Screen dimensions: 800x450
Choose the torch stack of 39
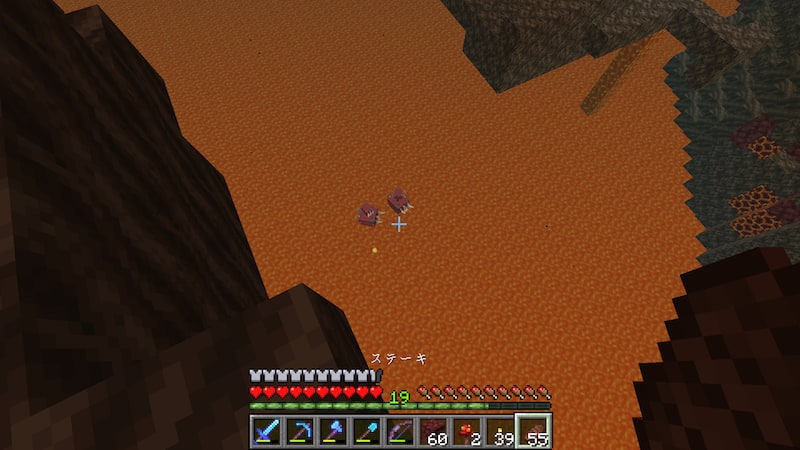click(x=500, y=431)
